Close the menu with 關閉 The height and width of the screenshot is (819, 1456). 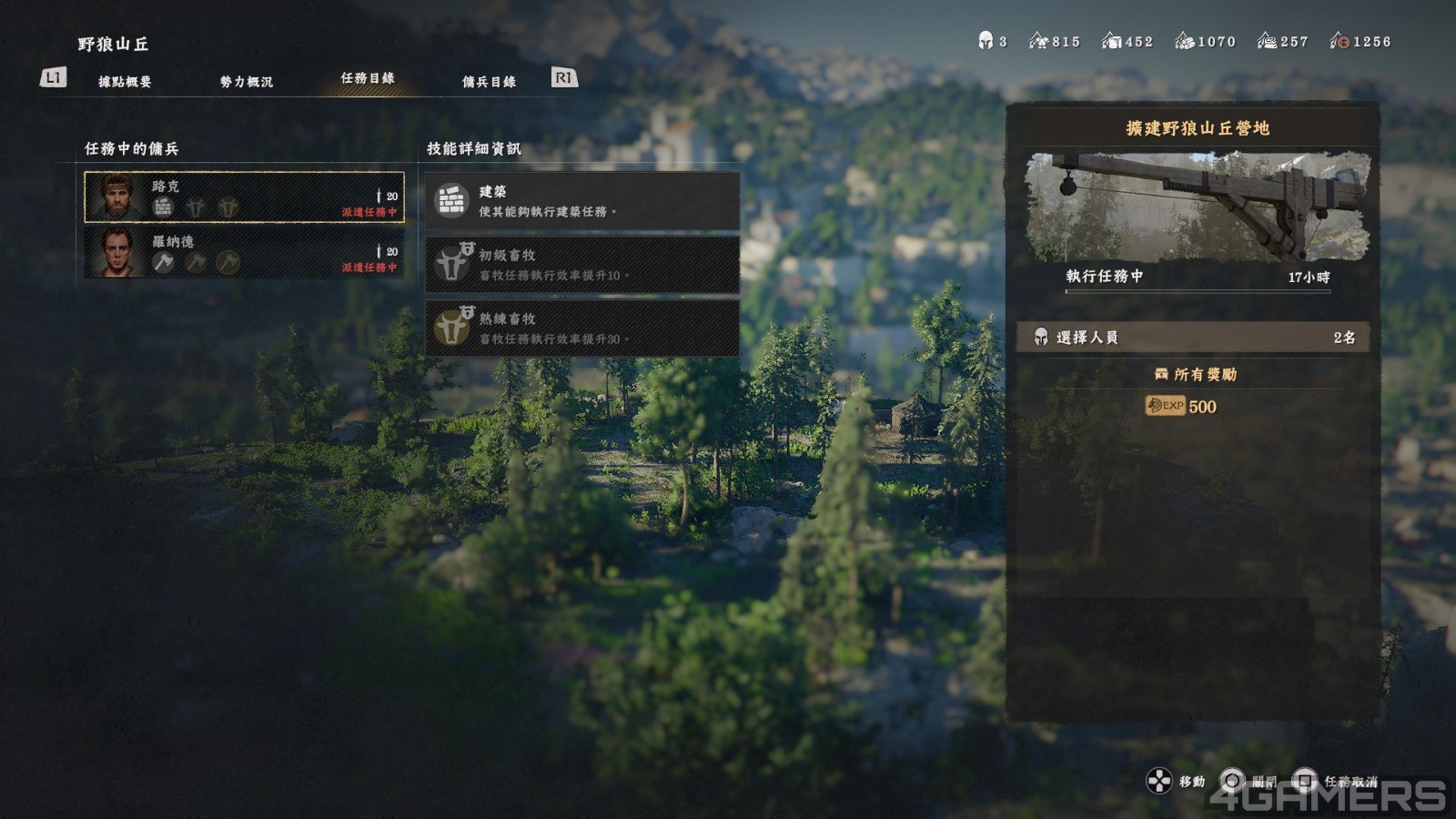click(x=1249, y=782)
